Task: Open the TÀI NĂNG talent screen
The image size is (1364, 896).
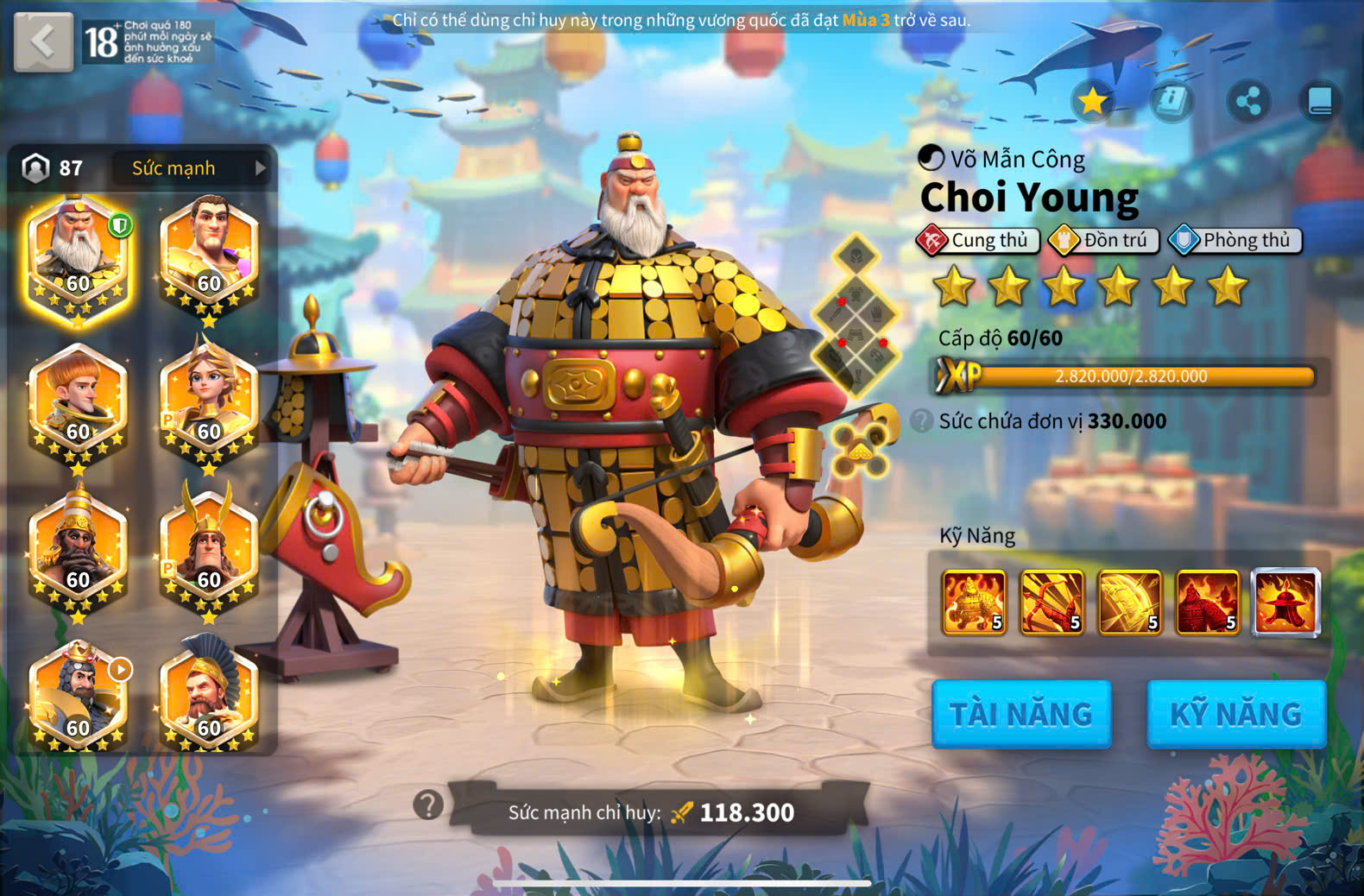Action: click(x=1021, y=714)
